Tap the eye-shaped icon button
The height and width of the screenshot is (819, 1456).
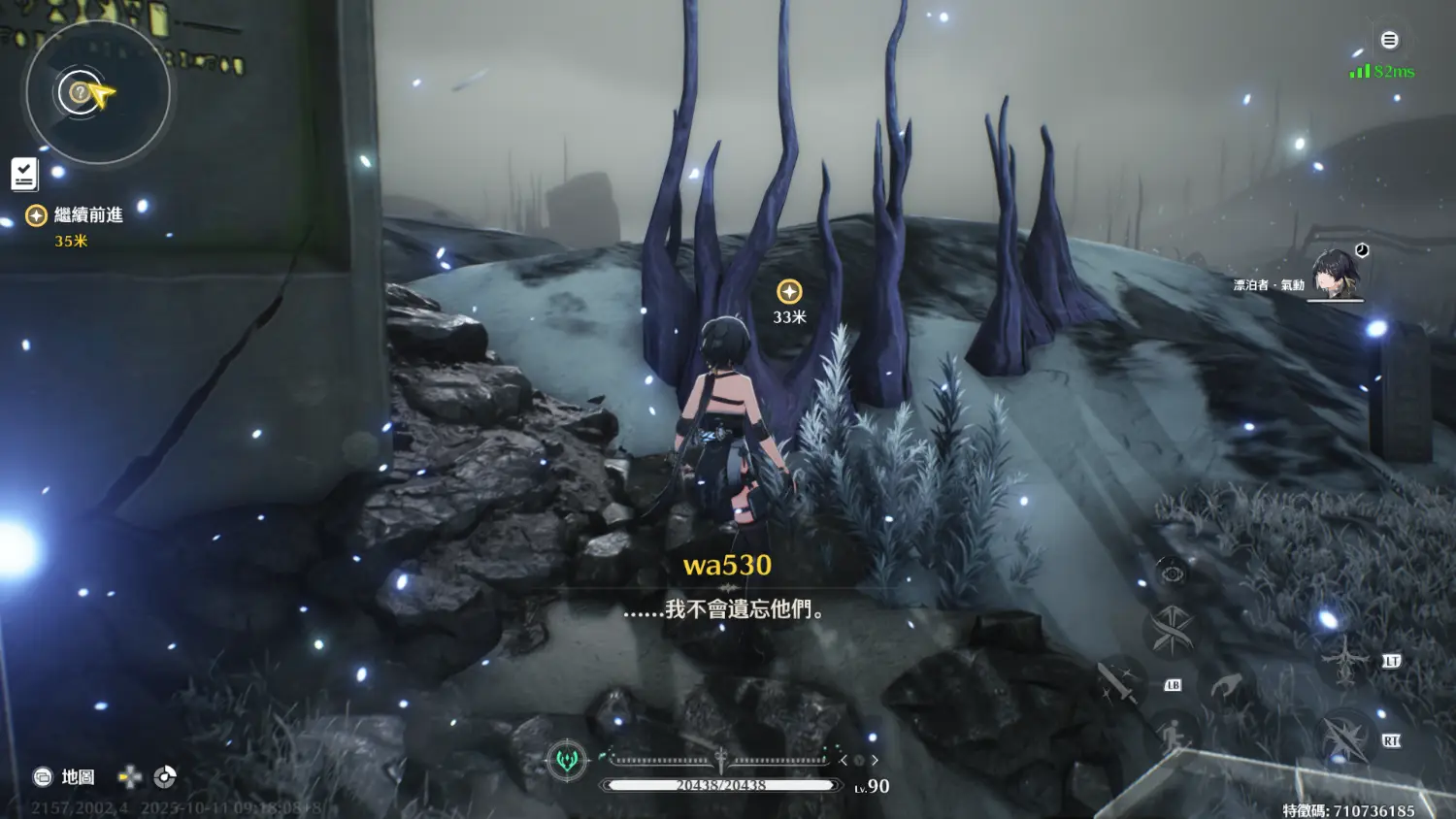pos(1172,574)
